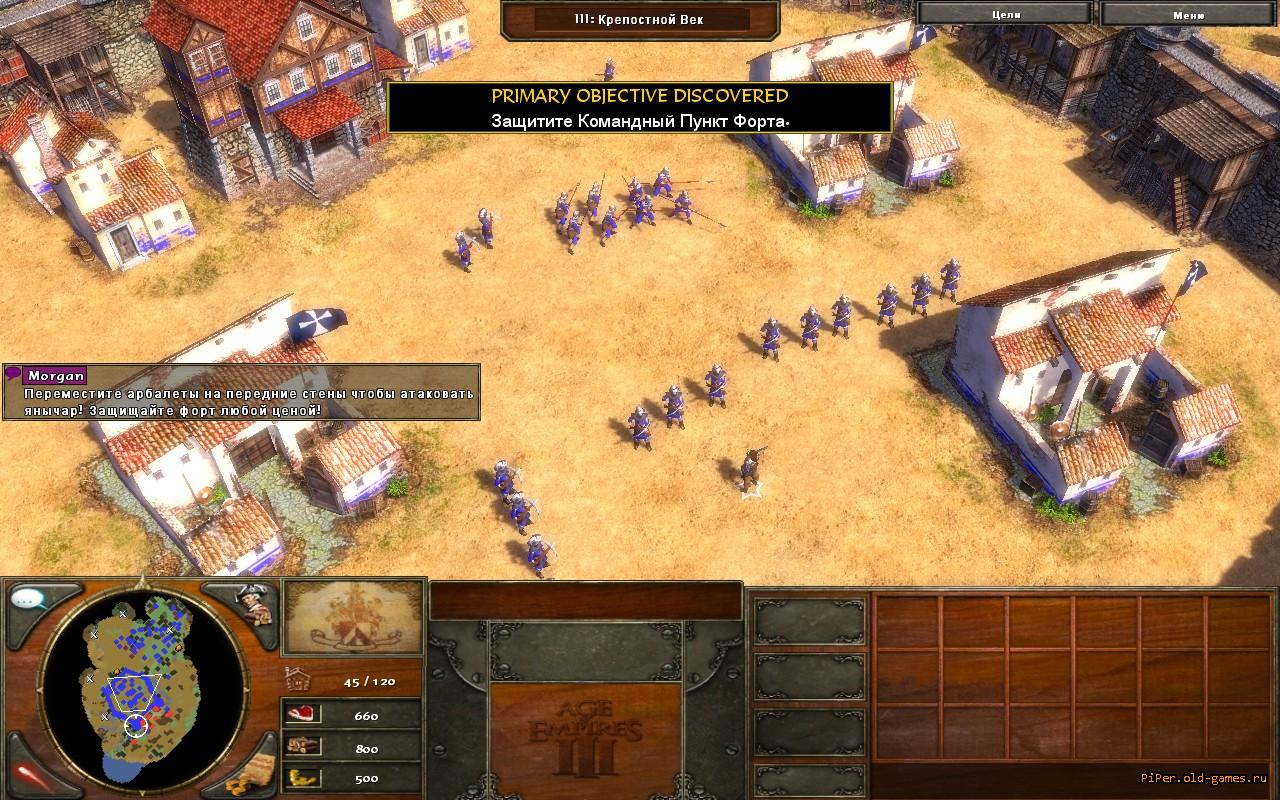
Task: Open chat via speech bubble icon
Action: (30, 599)
